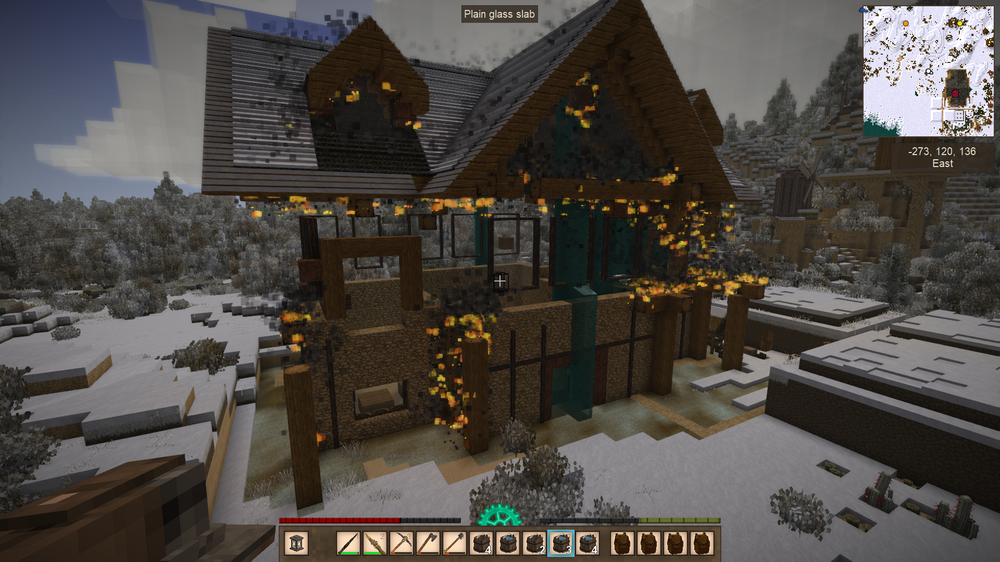Click the orange waypoint on the minimap
Viewport: 1000px width, 562px height.
point(905,21)
